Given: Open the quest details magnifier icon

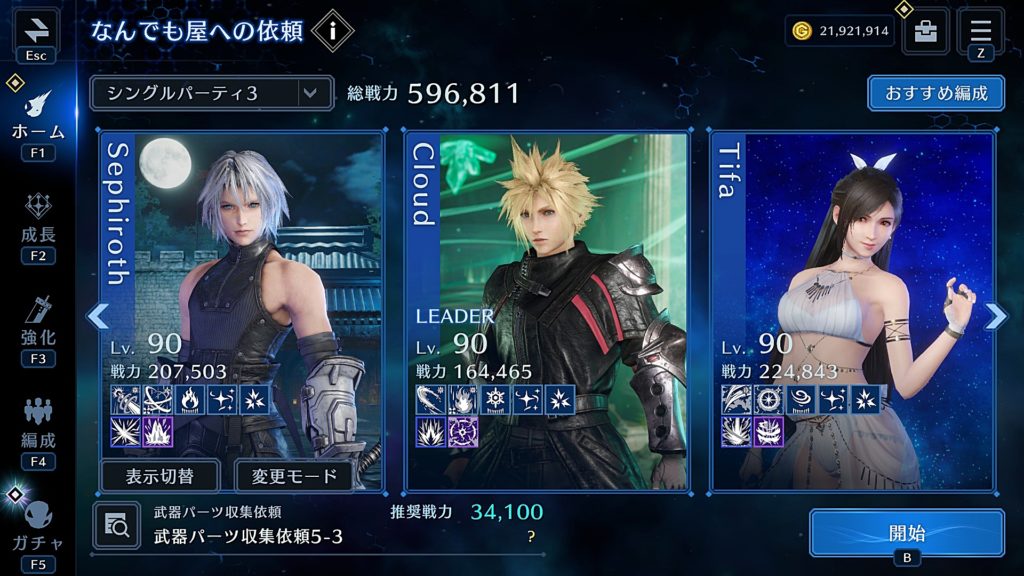Looking at the screenshot, I should [x=116, y=524].
